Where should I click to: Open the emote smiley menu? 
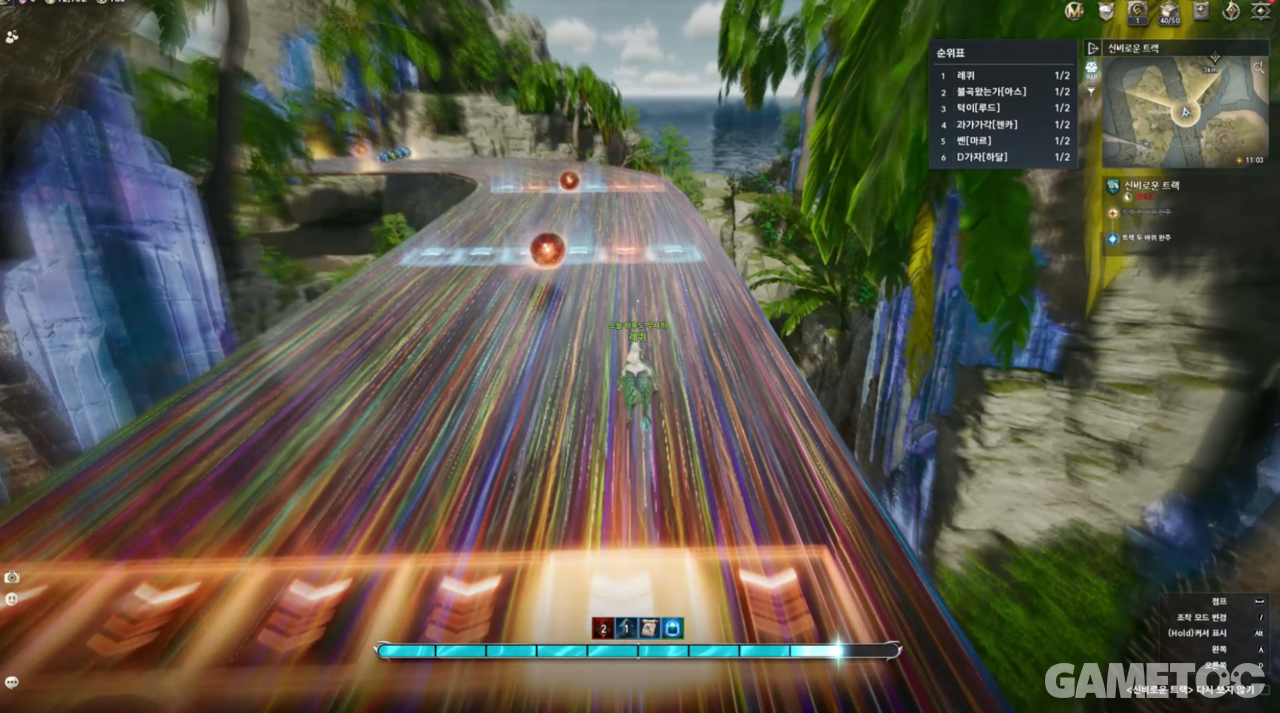(12, 599)
